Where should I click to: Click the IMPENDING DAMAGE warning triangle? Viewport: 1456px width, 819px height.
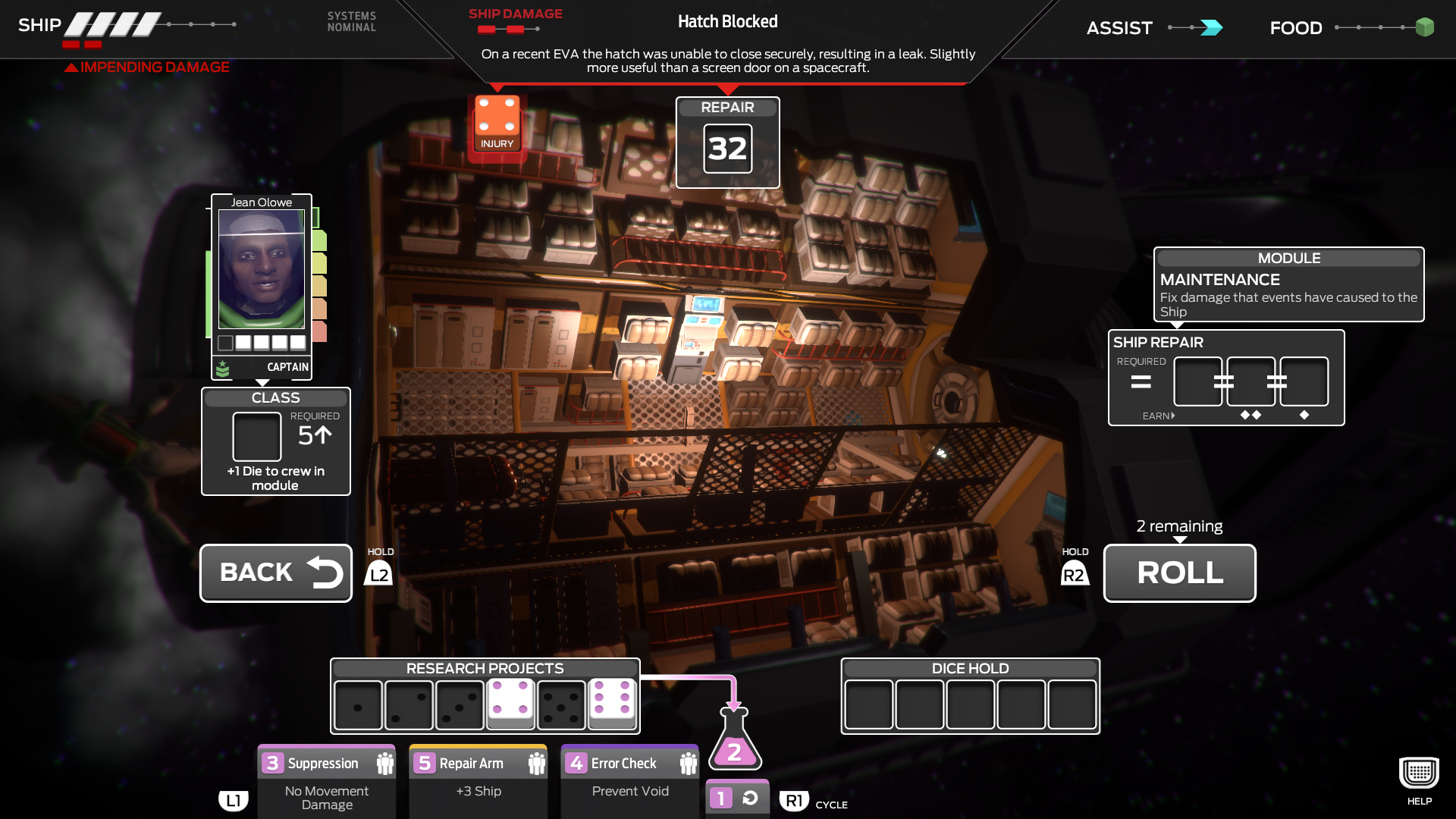[70, 67]
